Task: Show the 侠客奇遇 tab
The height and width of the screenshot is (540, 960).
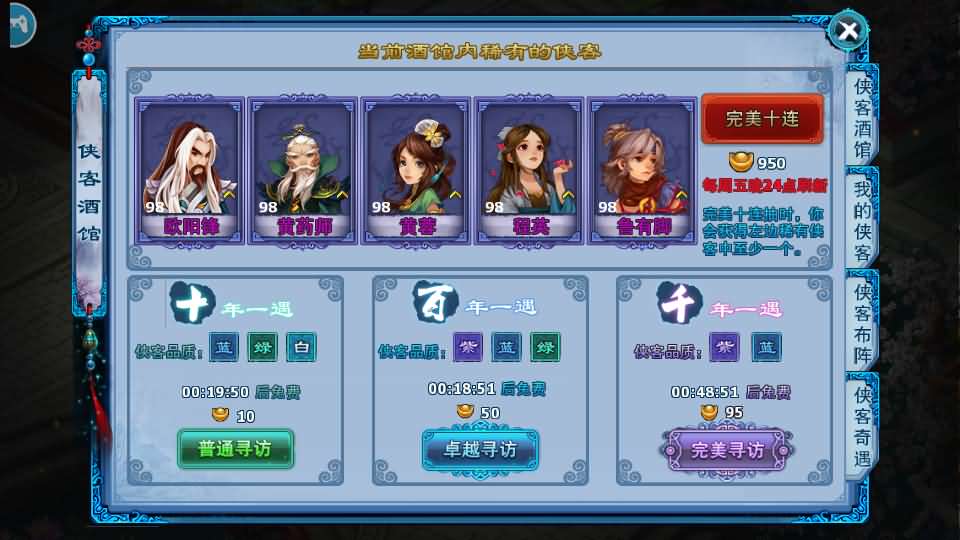Action: tap(862, 422)
